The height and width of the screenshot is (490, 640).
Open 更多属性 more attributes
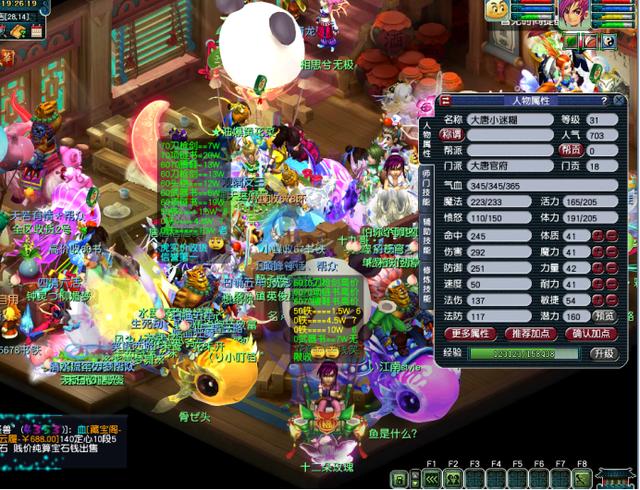click(473, 333)
